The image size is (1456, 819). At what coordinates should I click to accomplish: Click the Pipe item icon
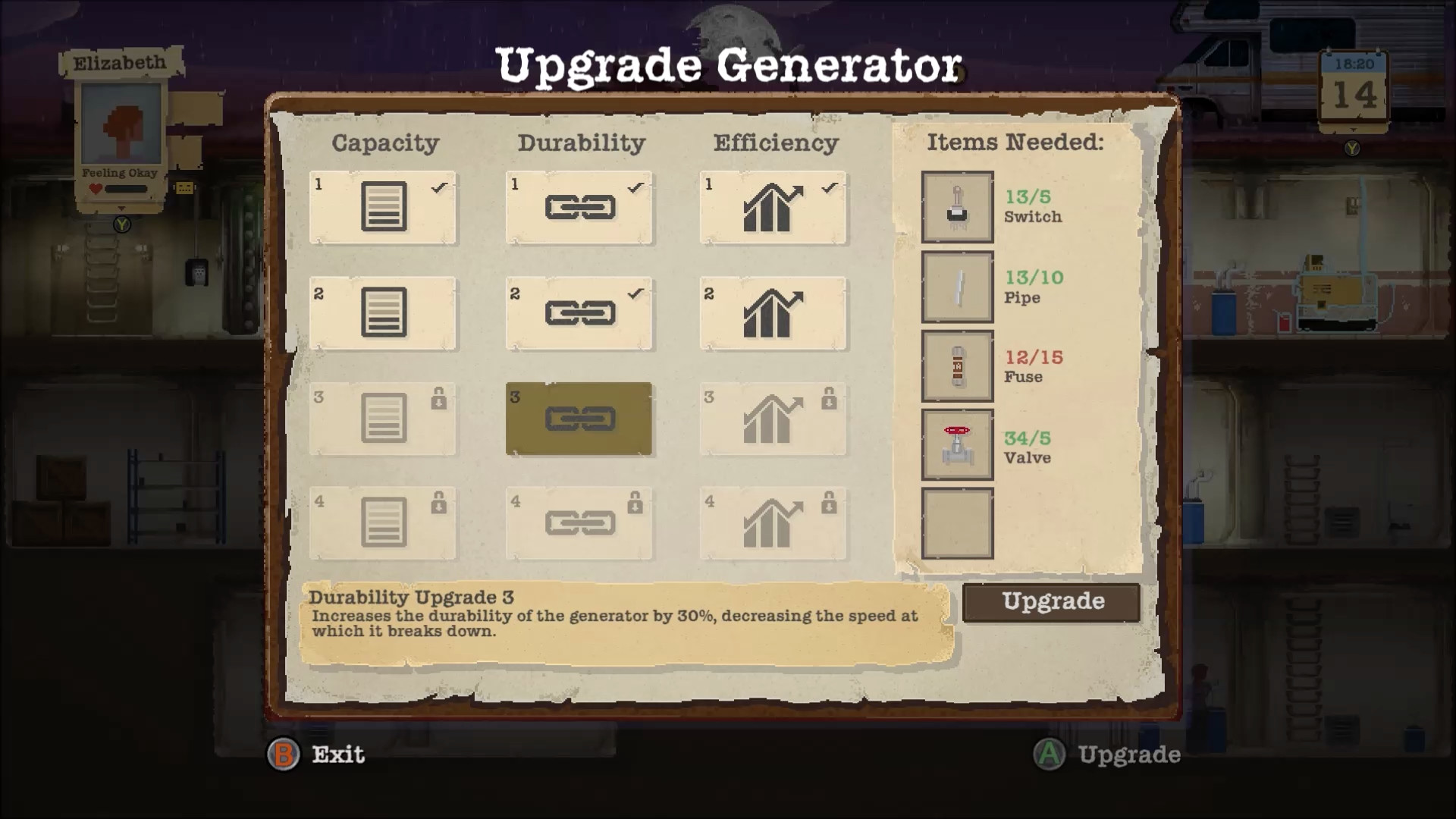click(x=957, y=288)
